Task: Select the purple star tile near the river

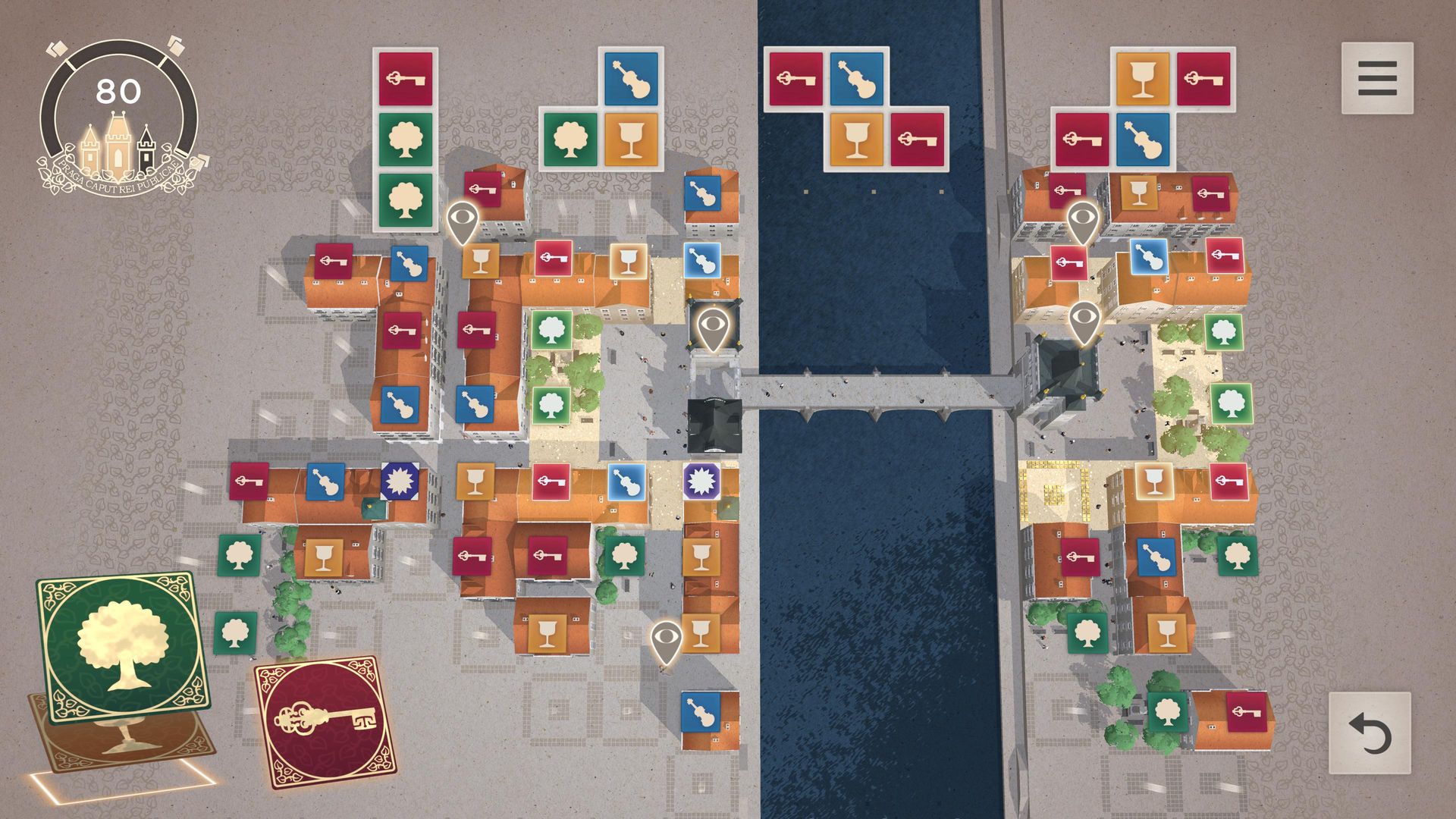Action: click(701, 481)
